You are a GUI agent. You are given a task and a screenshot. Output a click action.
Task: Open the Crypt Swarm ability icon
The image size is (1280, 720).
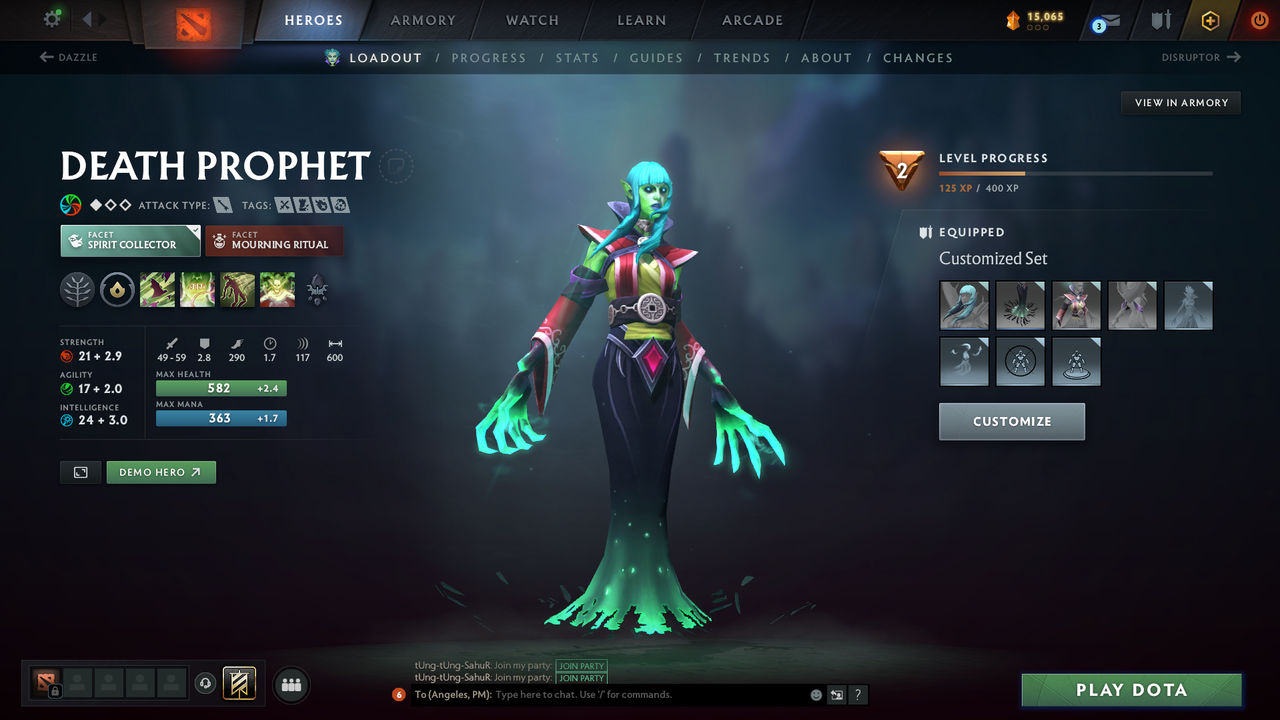tap(157, 290)
